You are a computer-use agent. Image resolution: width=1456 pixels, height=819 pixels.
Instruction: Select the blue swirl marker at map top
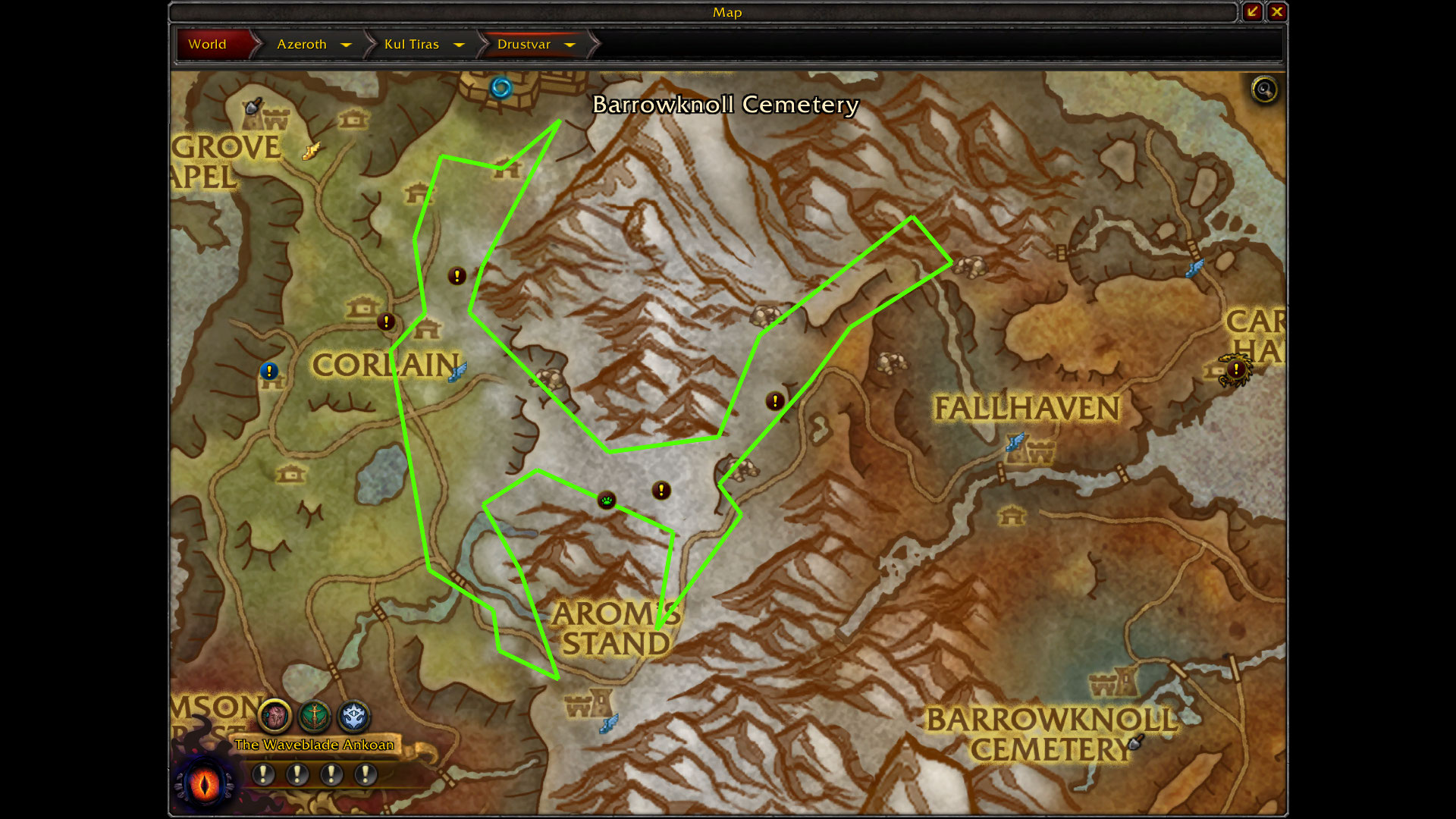coord(500,88)
